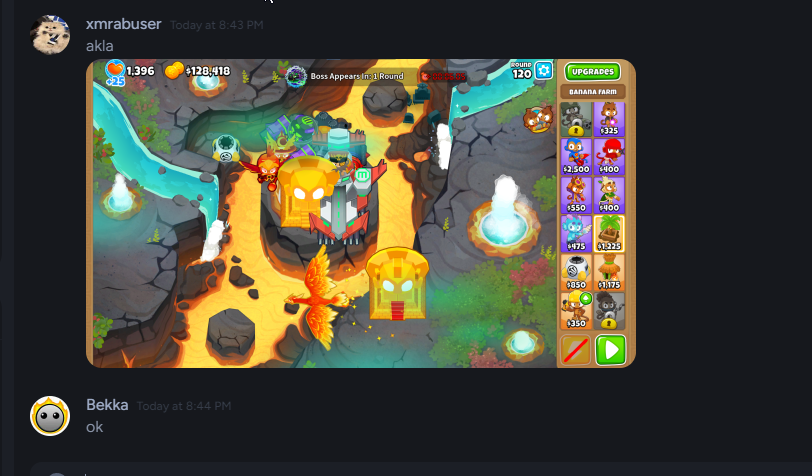Choose the Monkey Village tower for $1,175
812x476 pixels.
pos(609,271)
